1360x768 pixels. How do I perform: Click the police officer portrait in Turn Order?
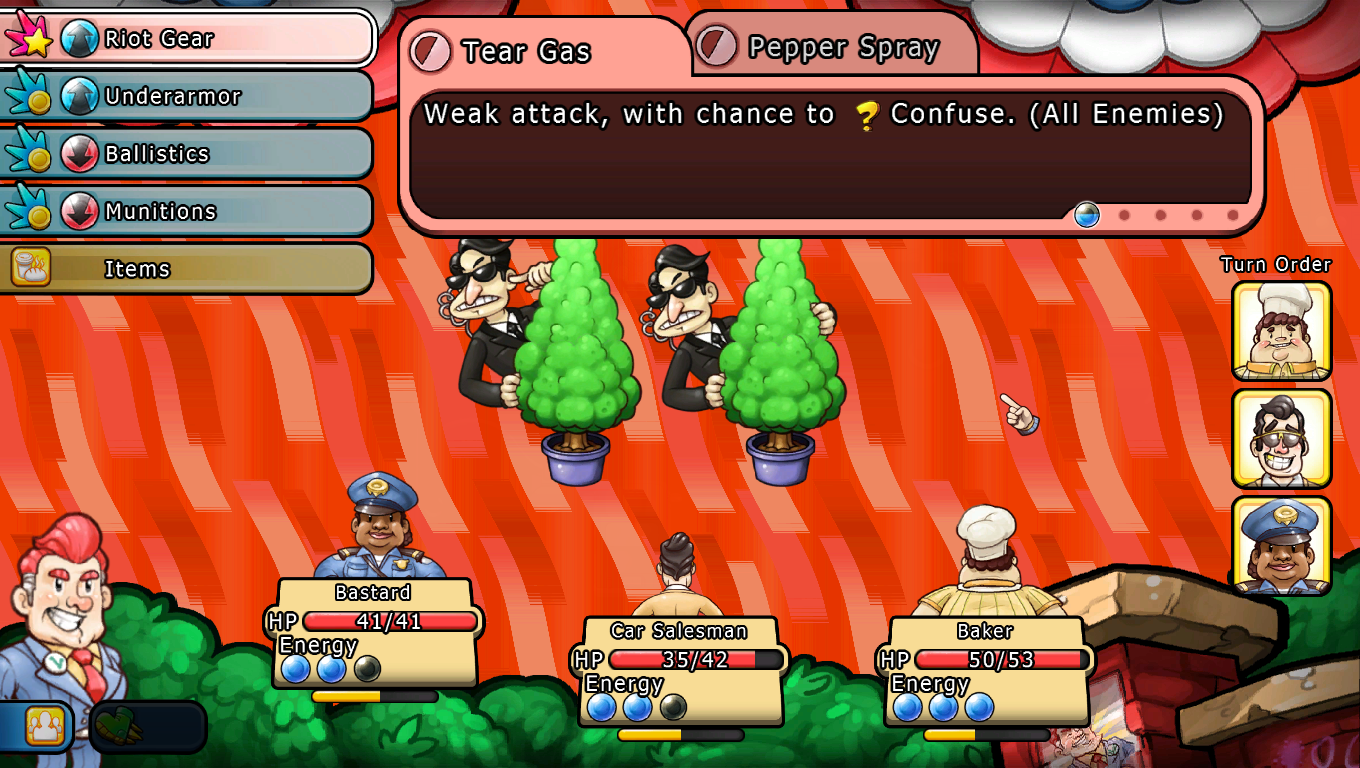pos(1281,545)
